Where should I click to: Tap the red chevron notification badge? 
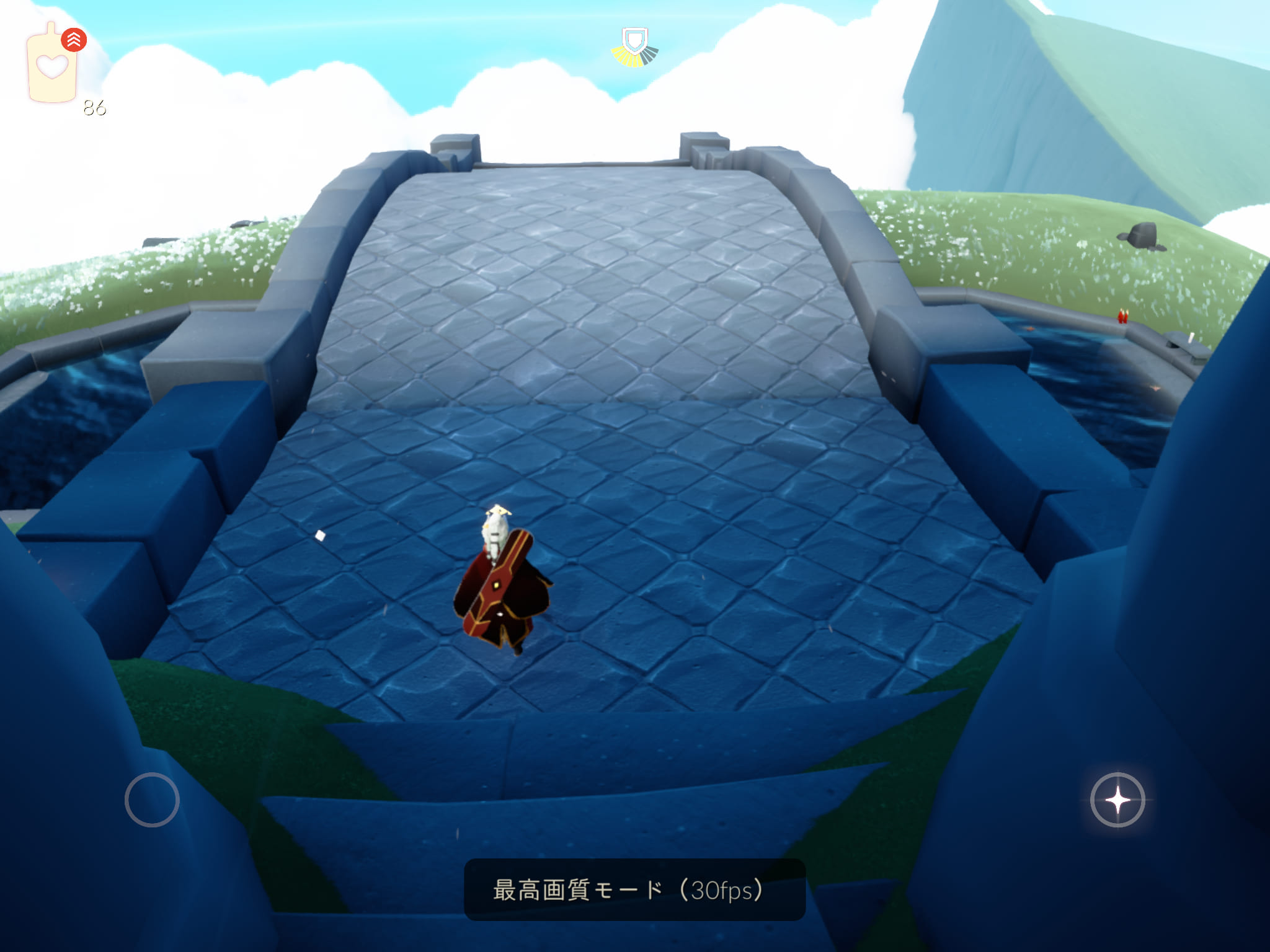[x=74, y=40]
